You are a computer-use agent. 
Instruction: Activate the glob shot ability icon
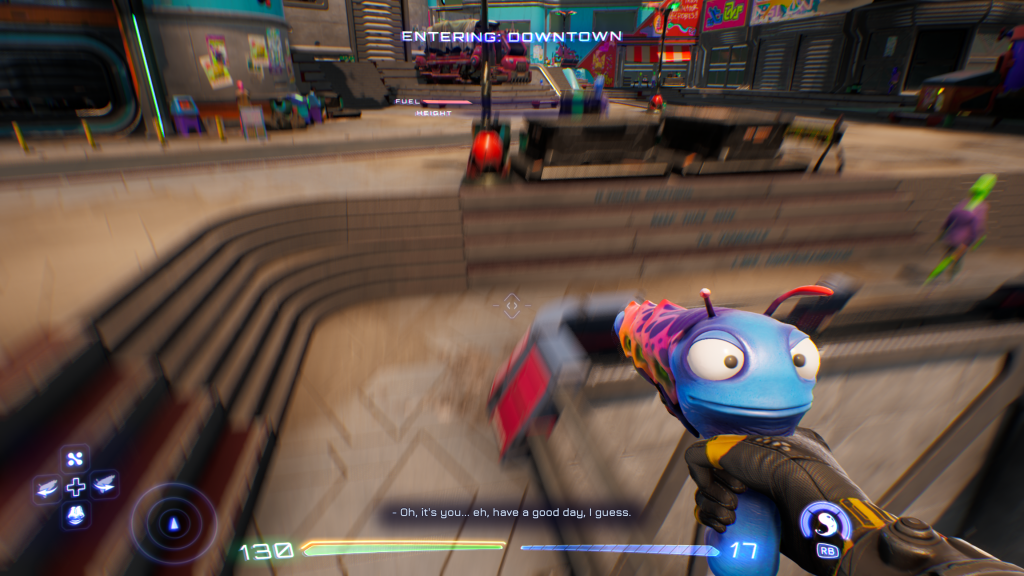[825, 523]
